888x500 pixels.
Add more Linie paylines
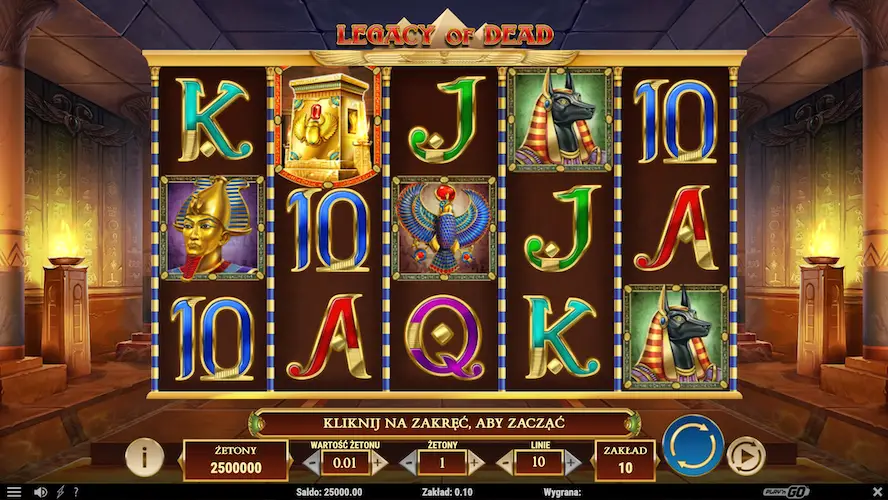pos(572,462)
